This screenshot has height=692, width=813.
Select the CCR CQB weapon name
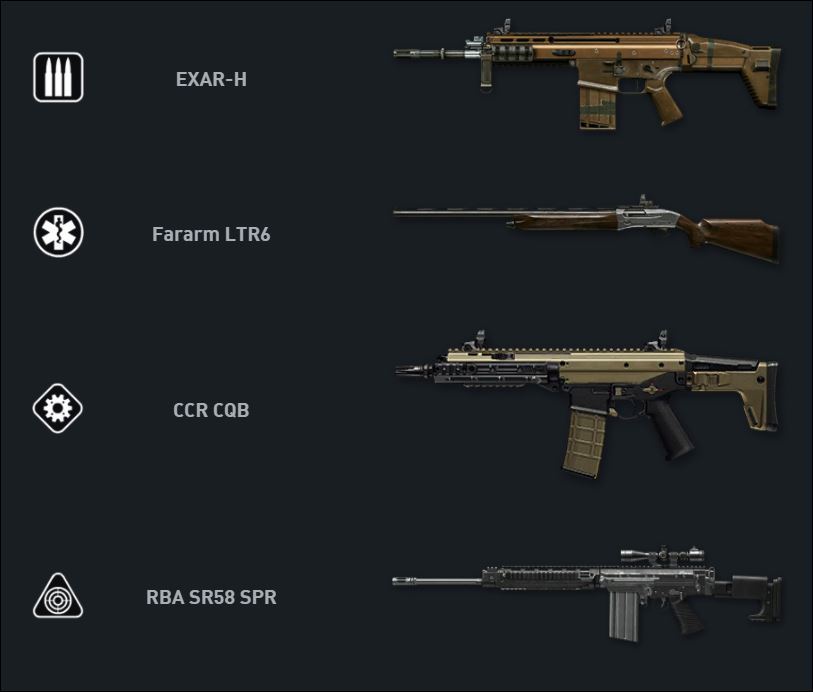[211, 410]
